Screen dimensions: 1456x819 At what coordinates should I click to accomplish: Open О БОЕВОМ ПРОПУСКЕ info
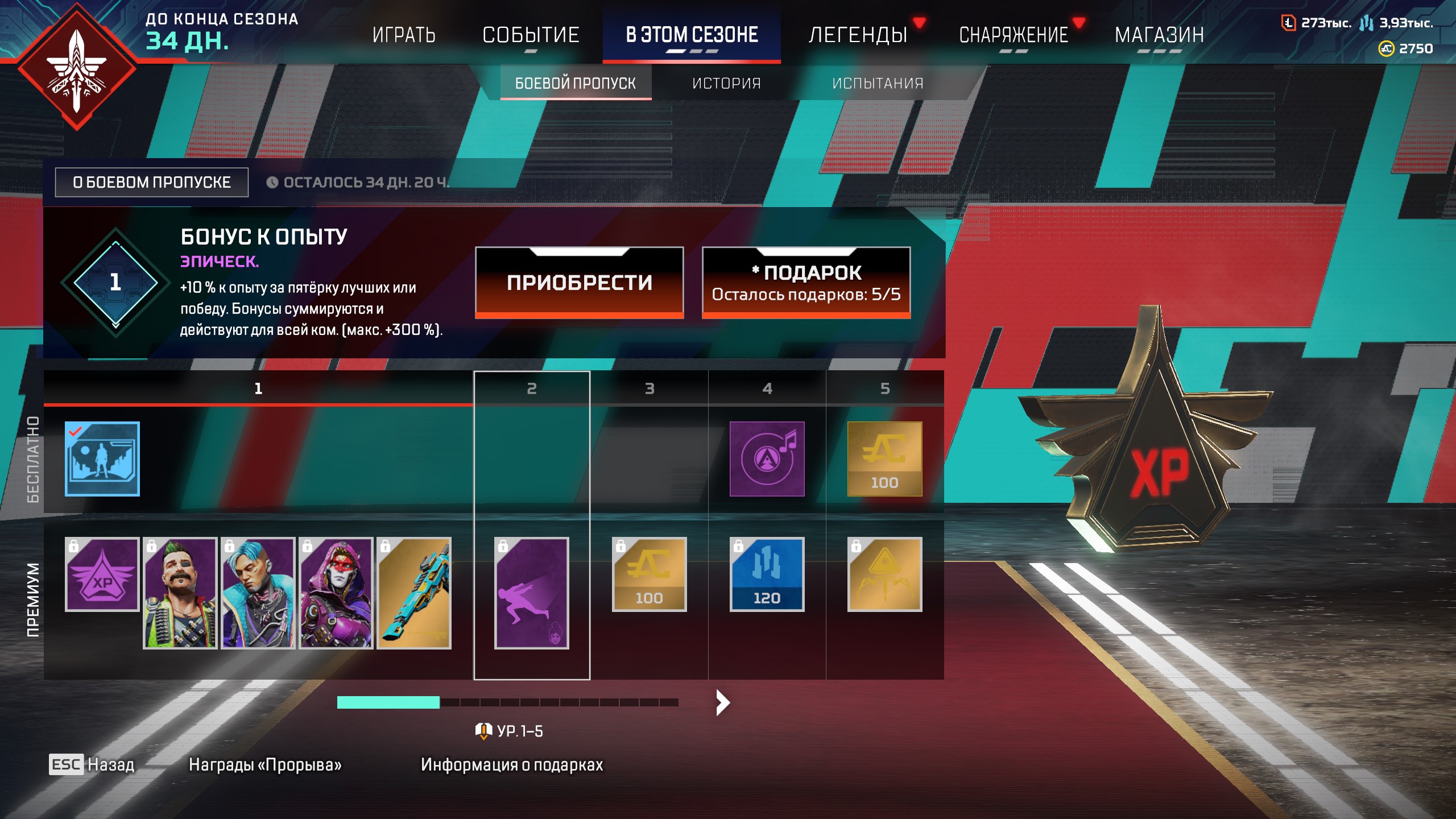click(x=151, y=182)
